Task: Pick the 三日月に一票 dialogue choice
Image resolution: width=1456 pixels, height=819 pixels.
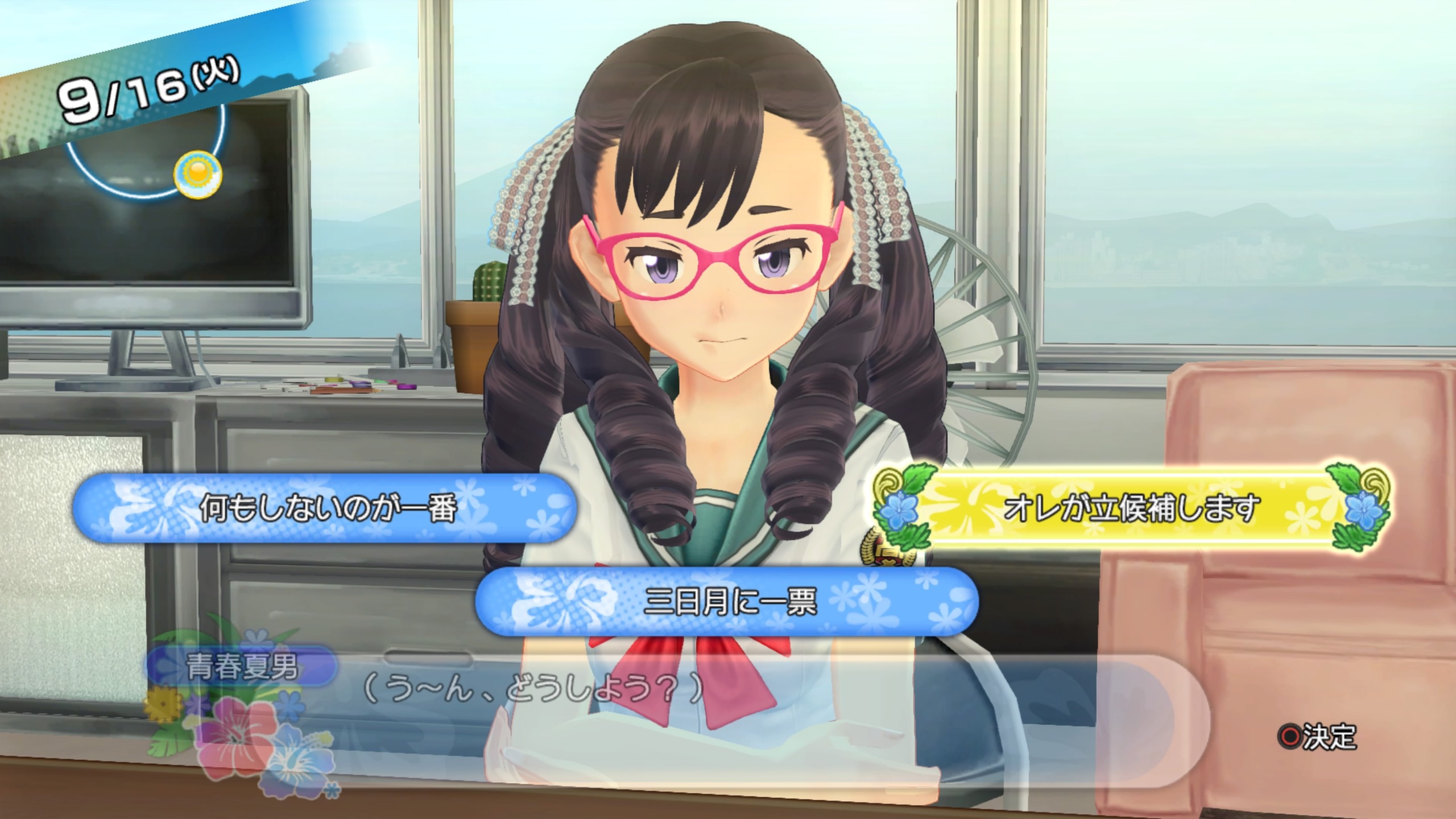Action: pos(728,602)
